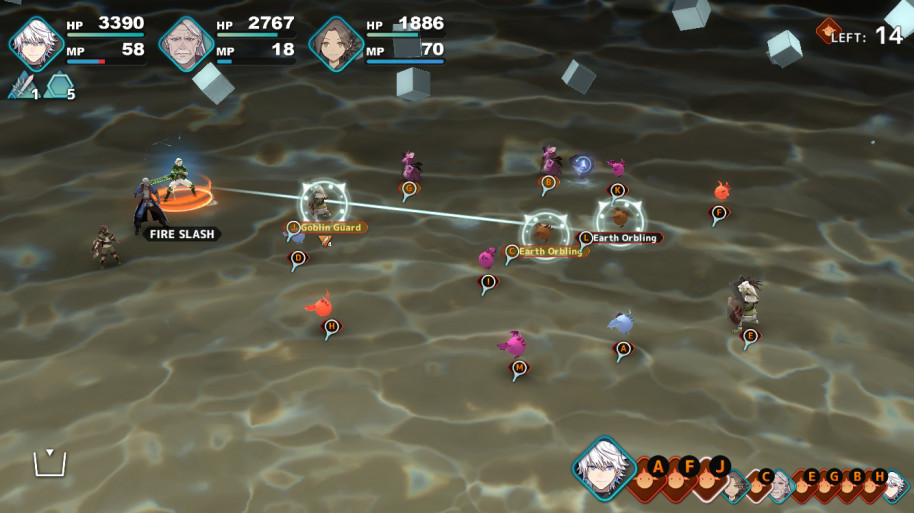The height and width of the screenshot is (513, 914).
Task: Select the old bearded man's party portrait
Action: (186, 43)
